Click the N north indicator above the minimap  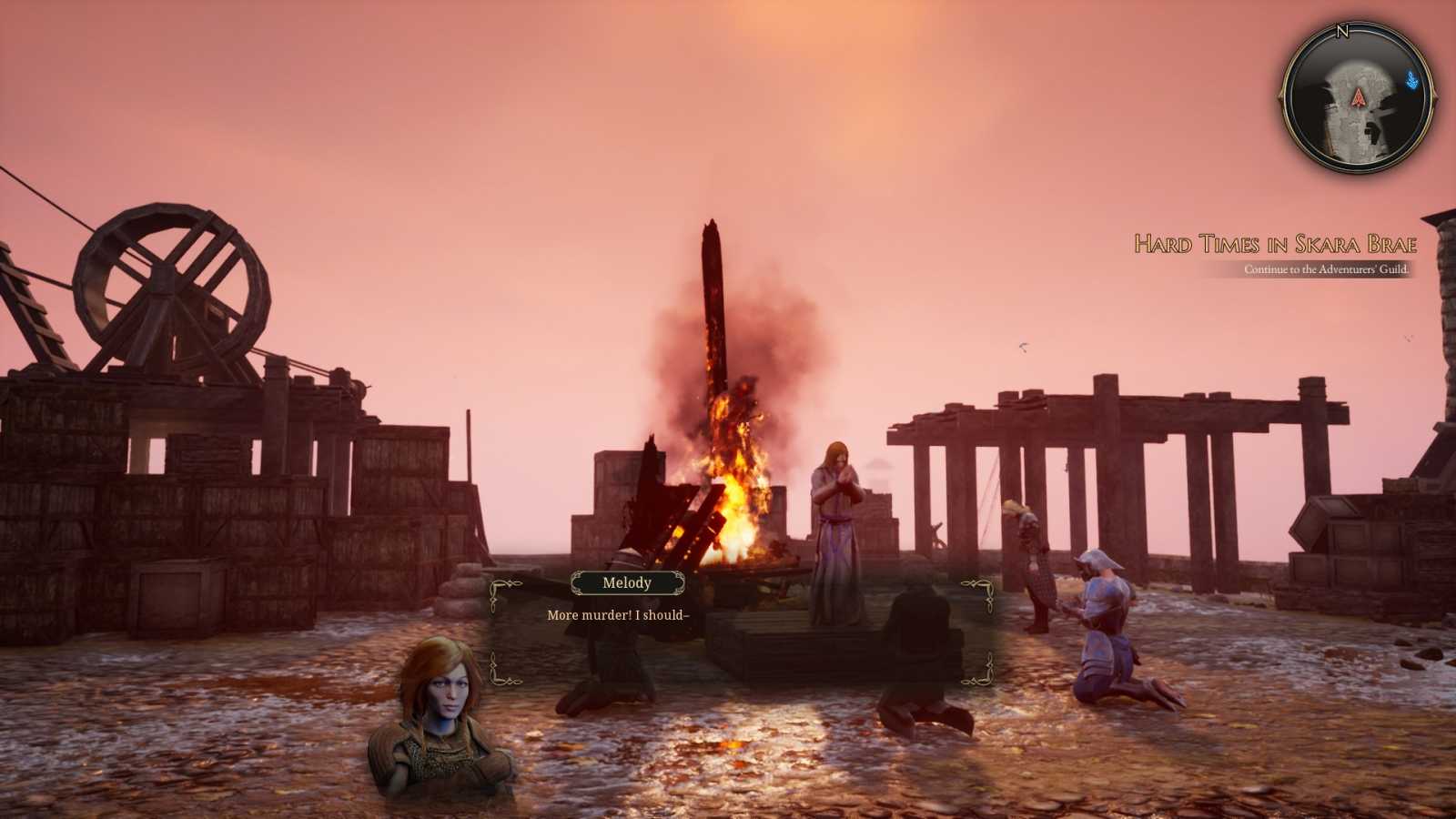[1342, 30]
